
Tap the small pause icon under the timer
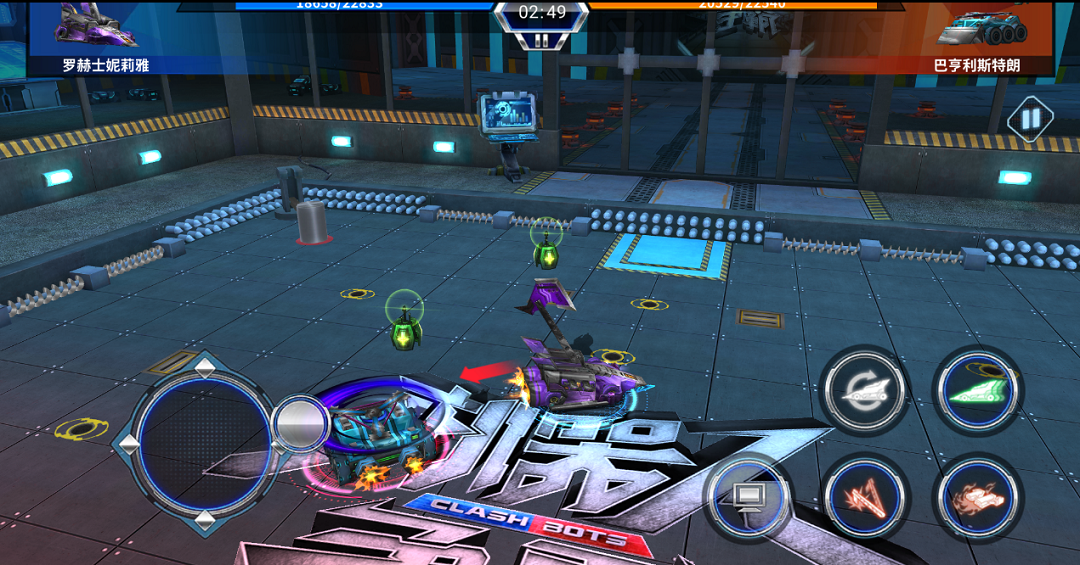[541, 41]
